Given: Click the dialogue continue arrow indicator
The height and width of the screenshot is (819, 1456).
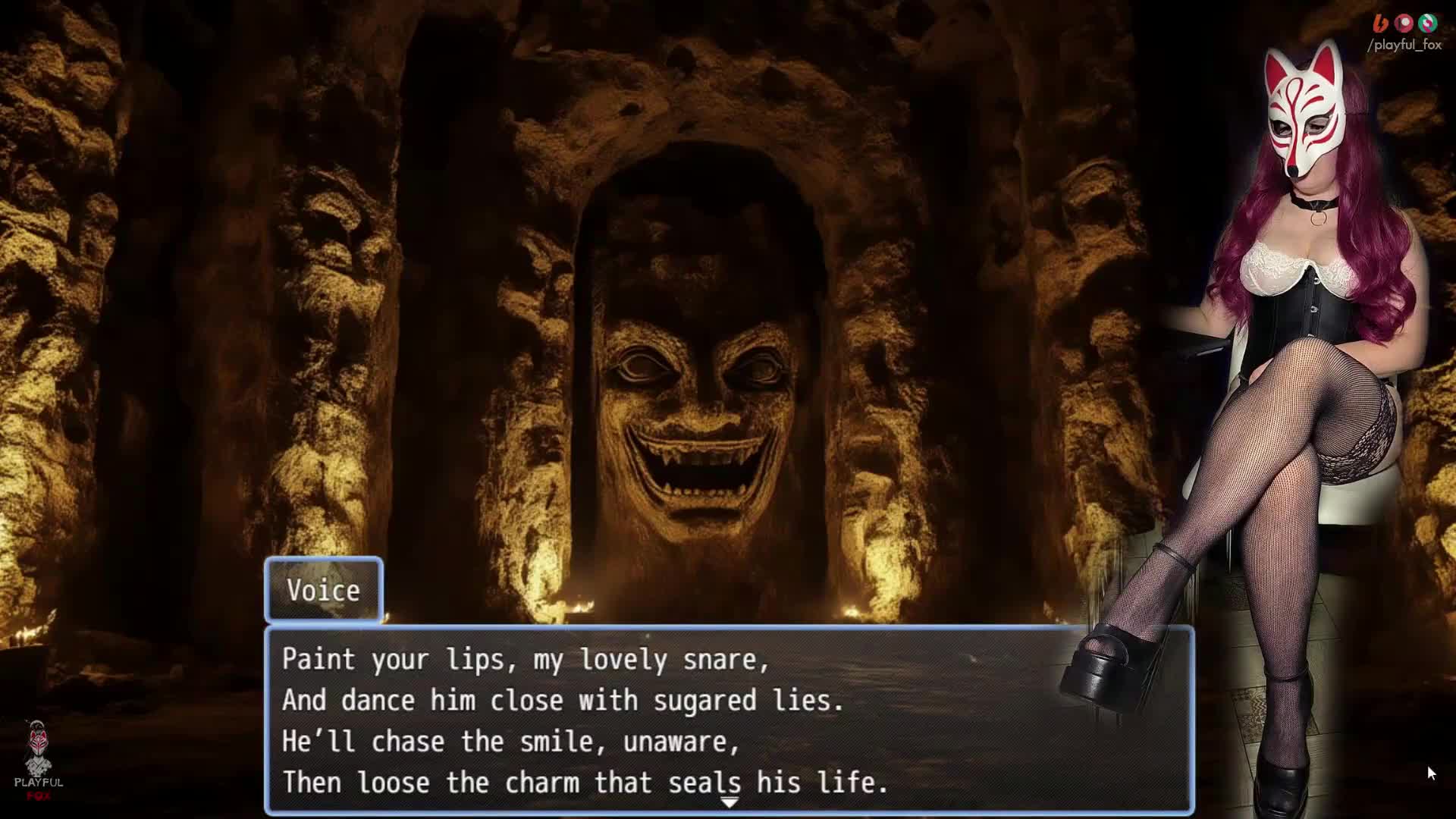Looking at the screenshot, I should [729, 802].
